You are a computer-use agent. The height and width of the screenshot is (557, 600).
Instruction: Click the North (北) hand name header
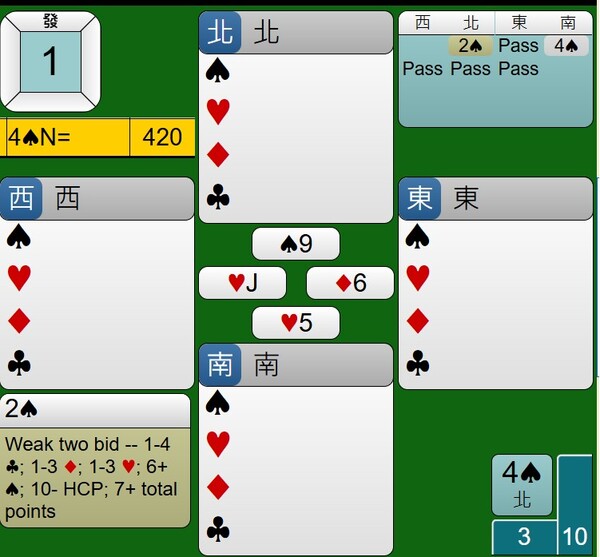295,32
